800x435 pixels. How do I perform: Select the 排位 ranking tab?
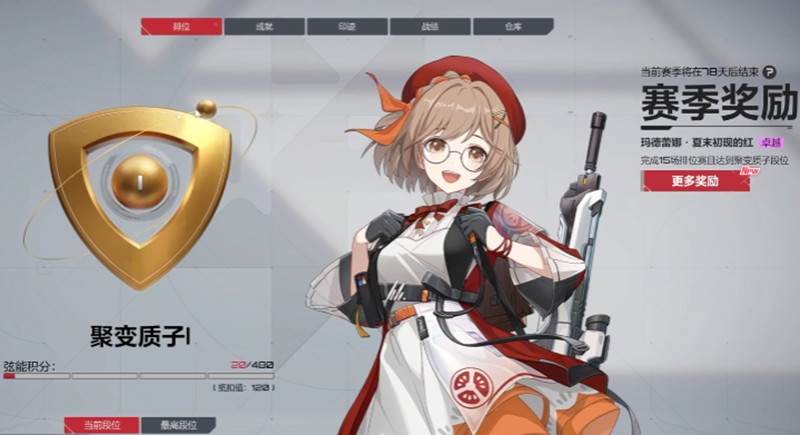181,26
